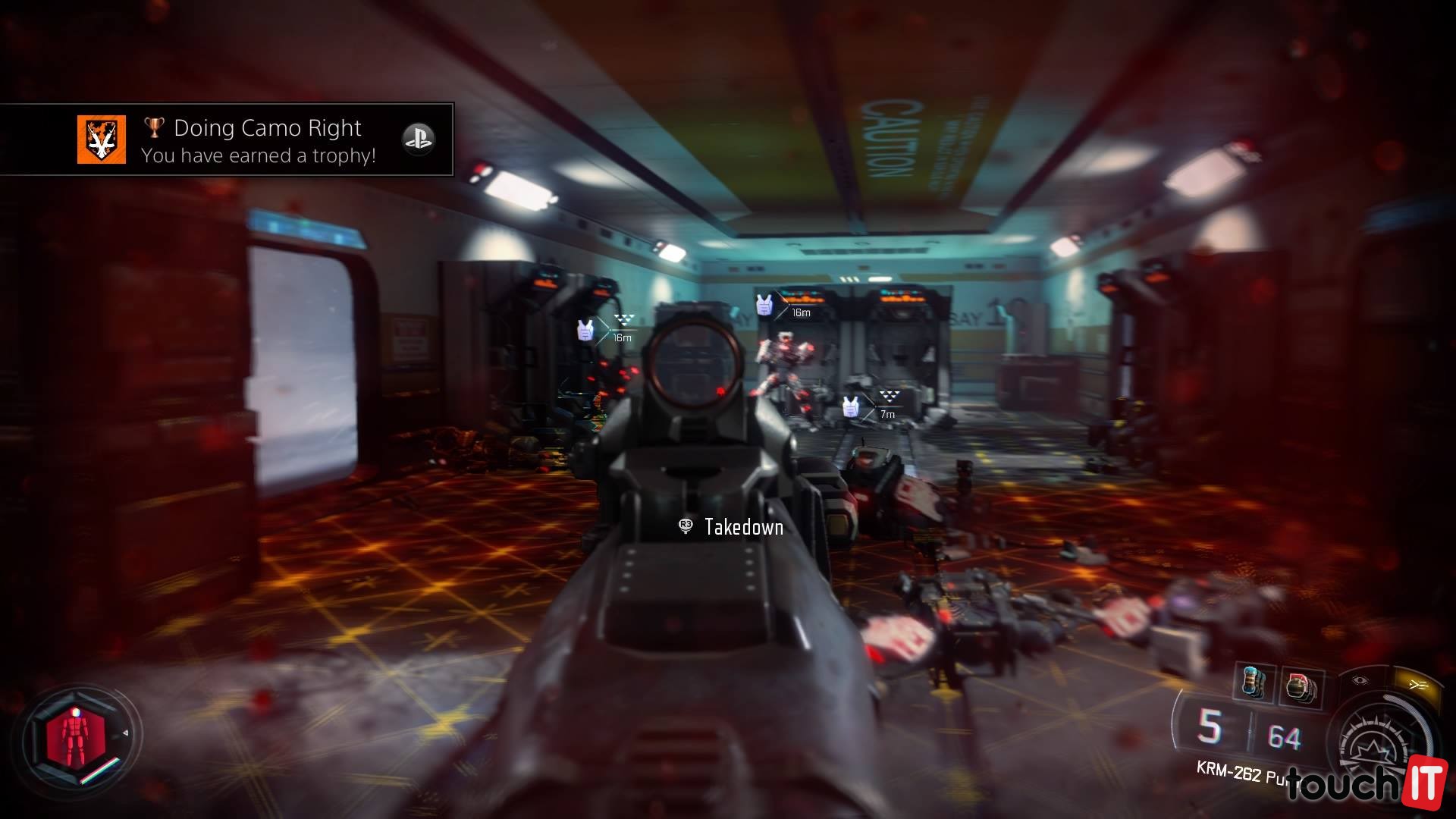Screen dimensions: 1456x819
Task: Select the red-tagged lethal grenade slot
Action: tap(1300, 687)
